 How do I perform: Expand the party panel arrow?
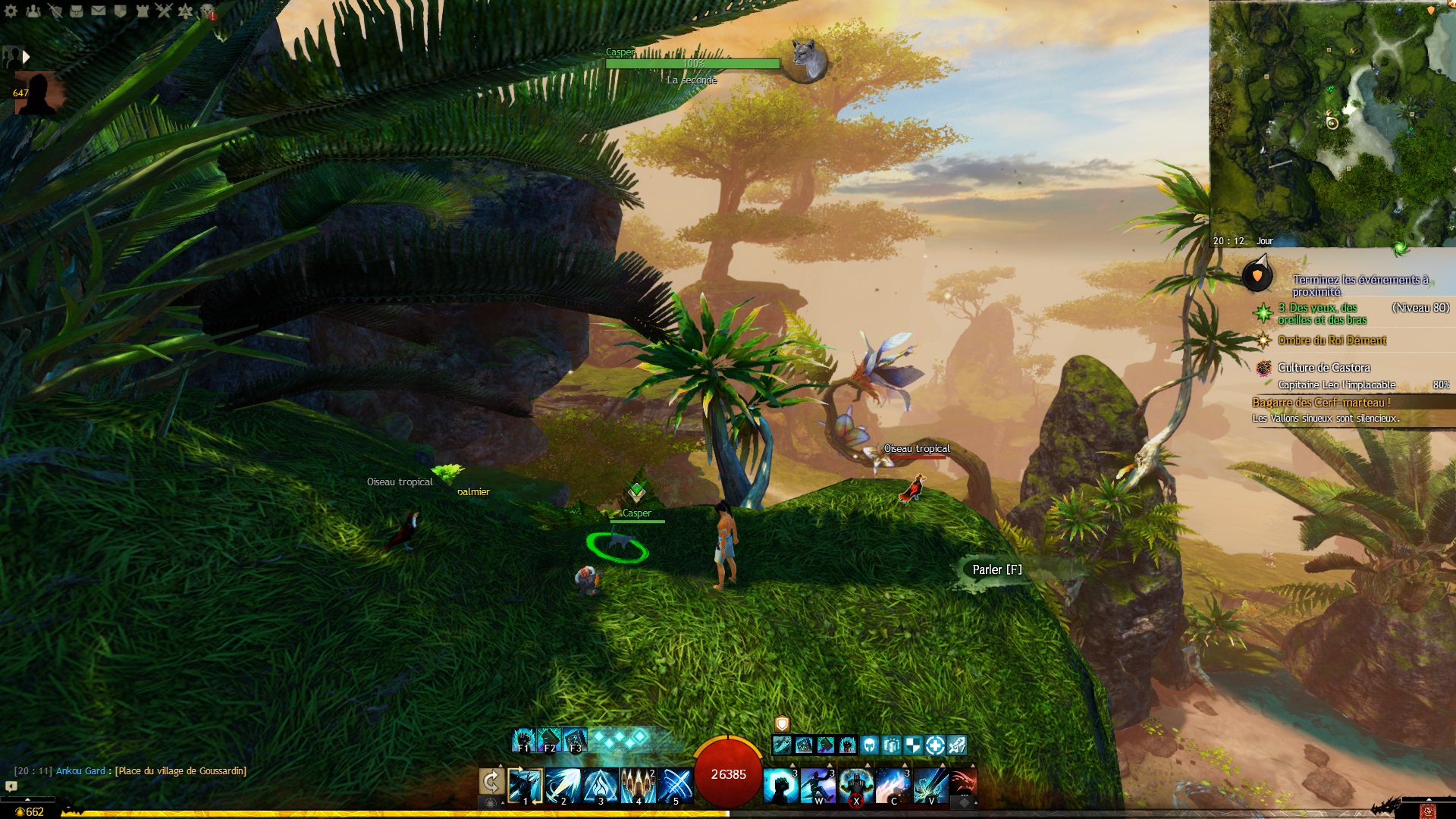tap(27, 57)
